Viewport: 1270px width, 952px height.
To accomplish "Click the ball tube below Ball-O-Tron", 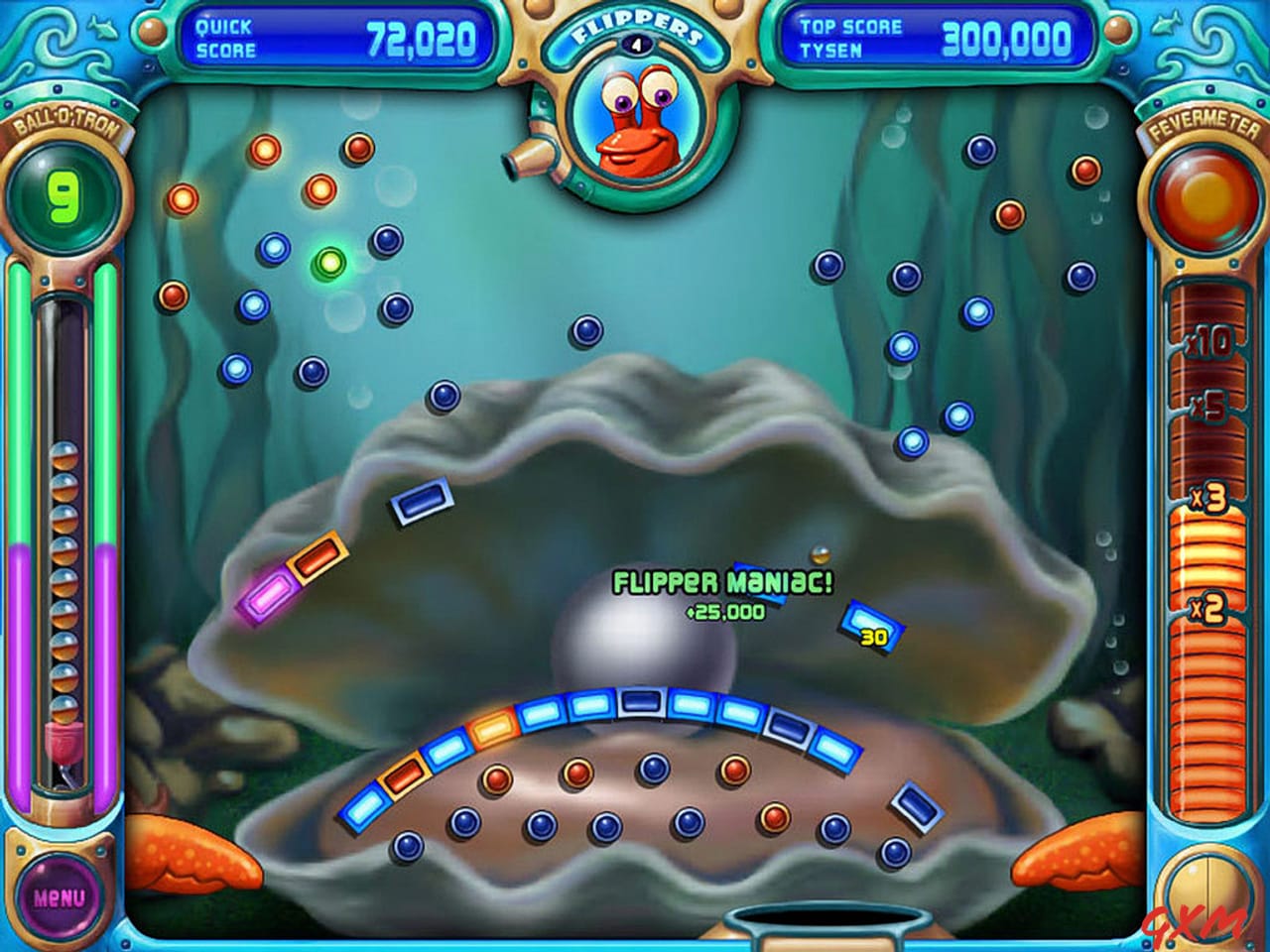I will [64, 526].
